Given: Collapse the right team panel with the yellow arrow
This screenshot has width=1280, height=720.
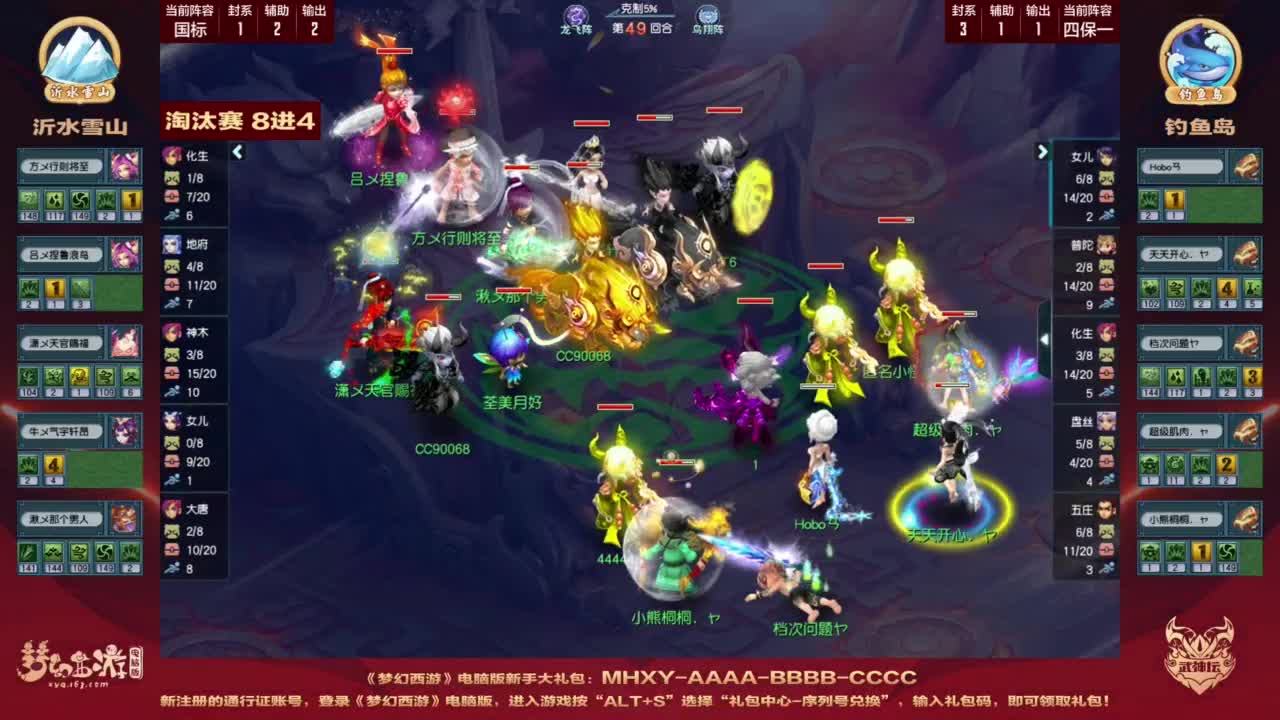Looking at the screenshot, I should pos(1043,152).
